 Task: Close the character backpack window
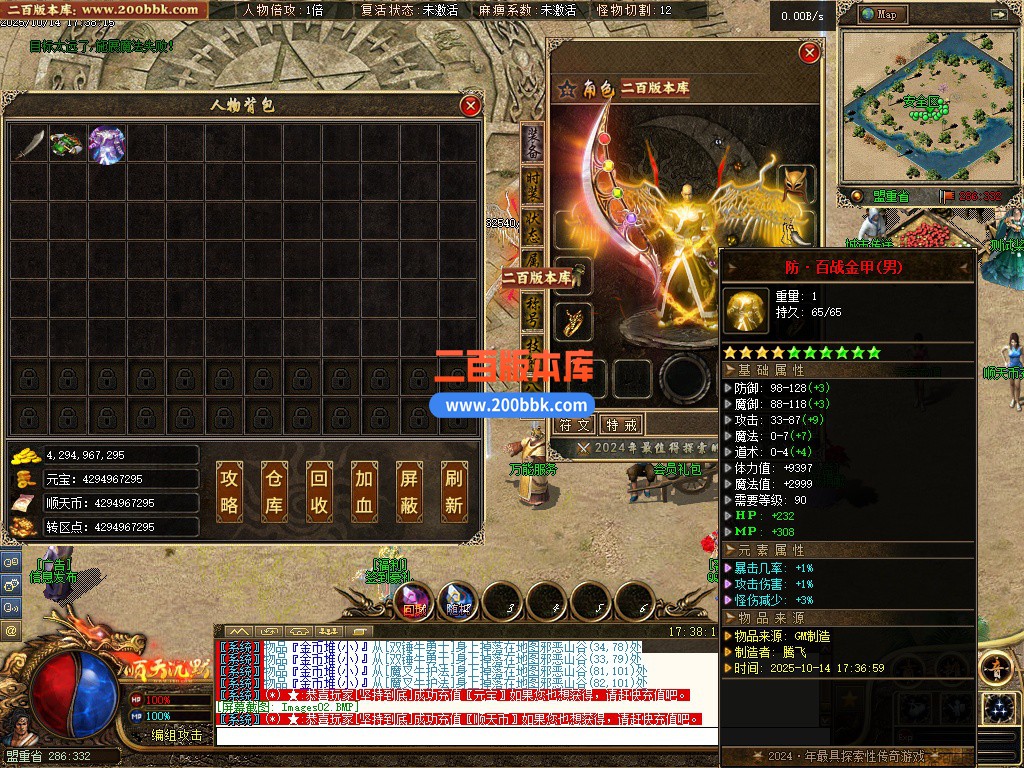(470, 105)
